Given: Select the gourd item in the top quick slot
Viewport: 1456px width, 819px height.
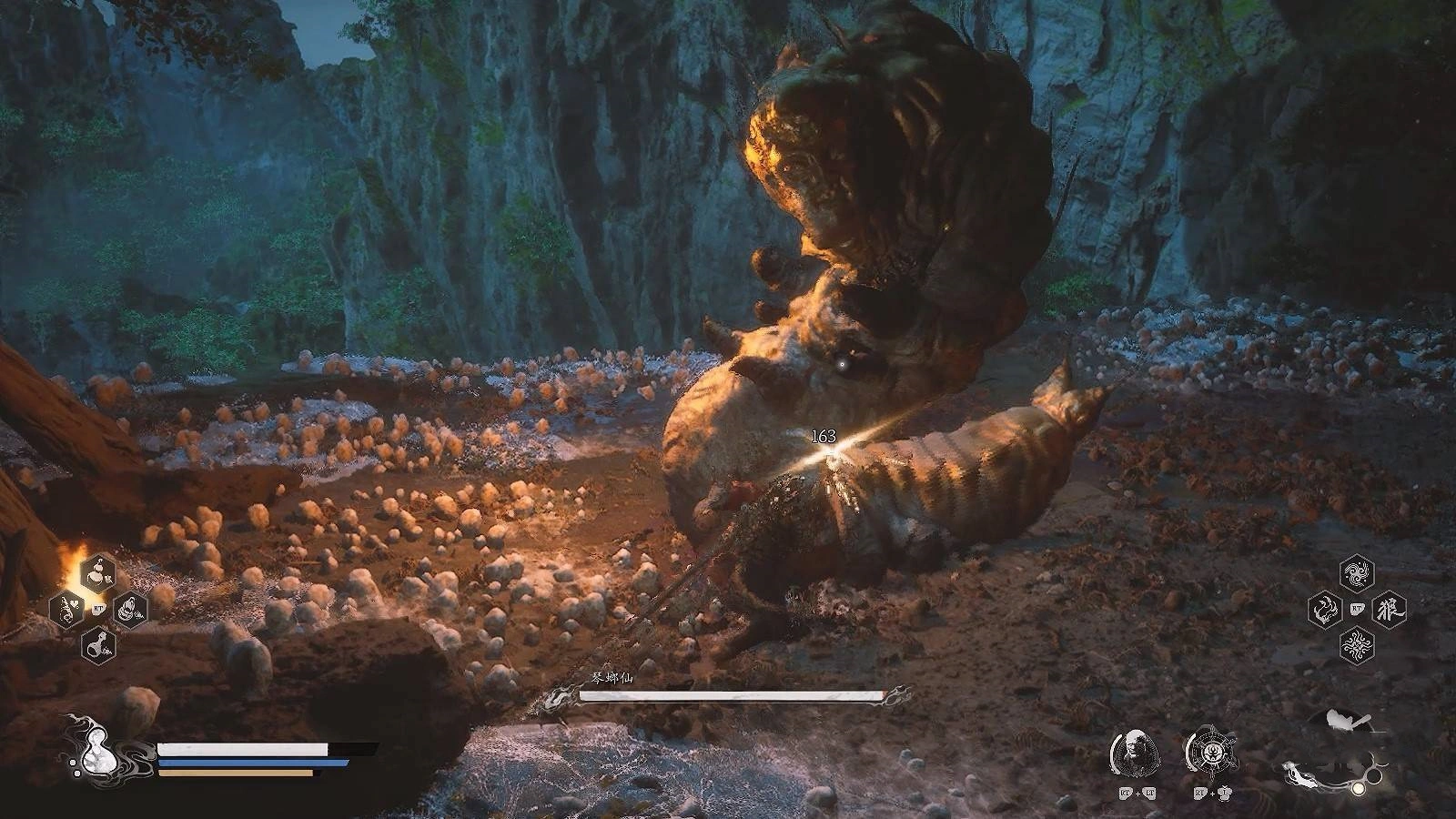Looking at the screenshot, I should point(98,572).
